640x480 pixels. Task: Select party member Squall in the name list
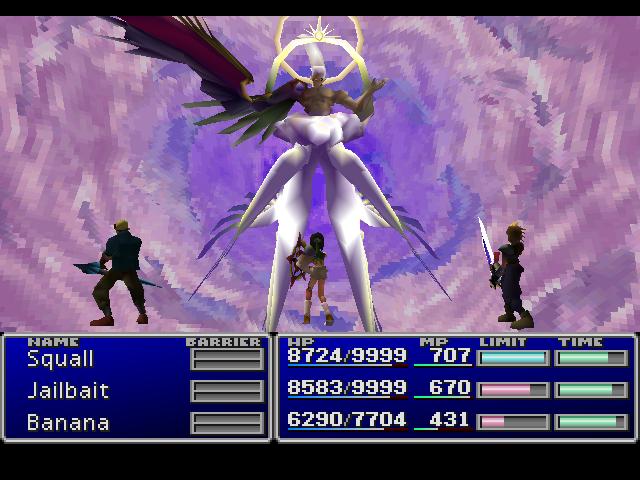(60, 358)
